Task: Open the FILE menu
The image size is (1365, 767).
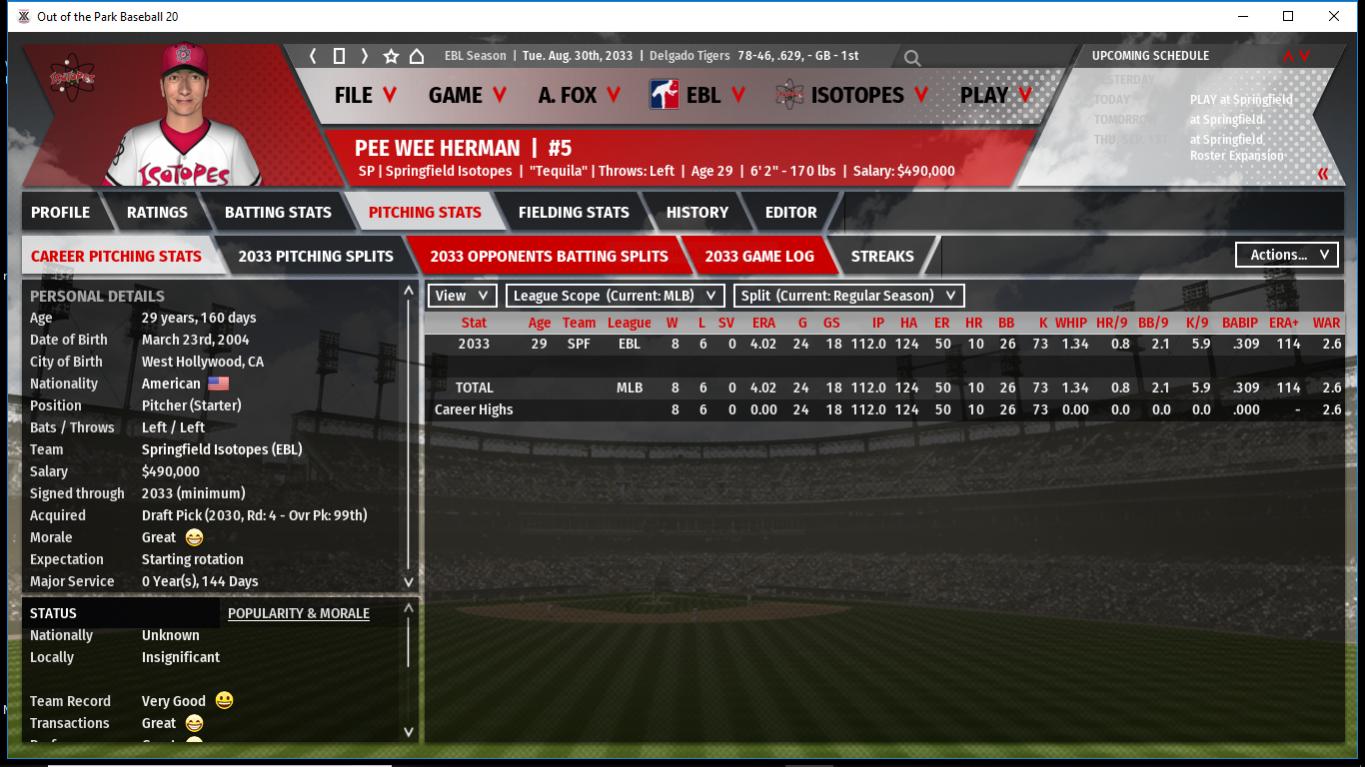Action: [365, 95]
